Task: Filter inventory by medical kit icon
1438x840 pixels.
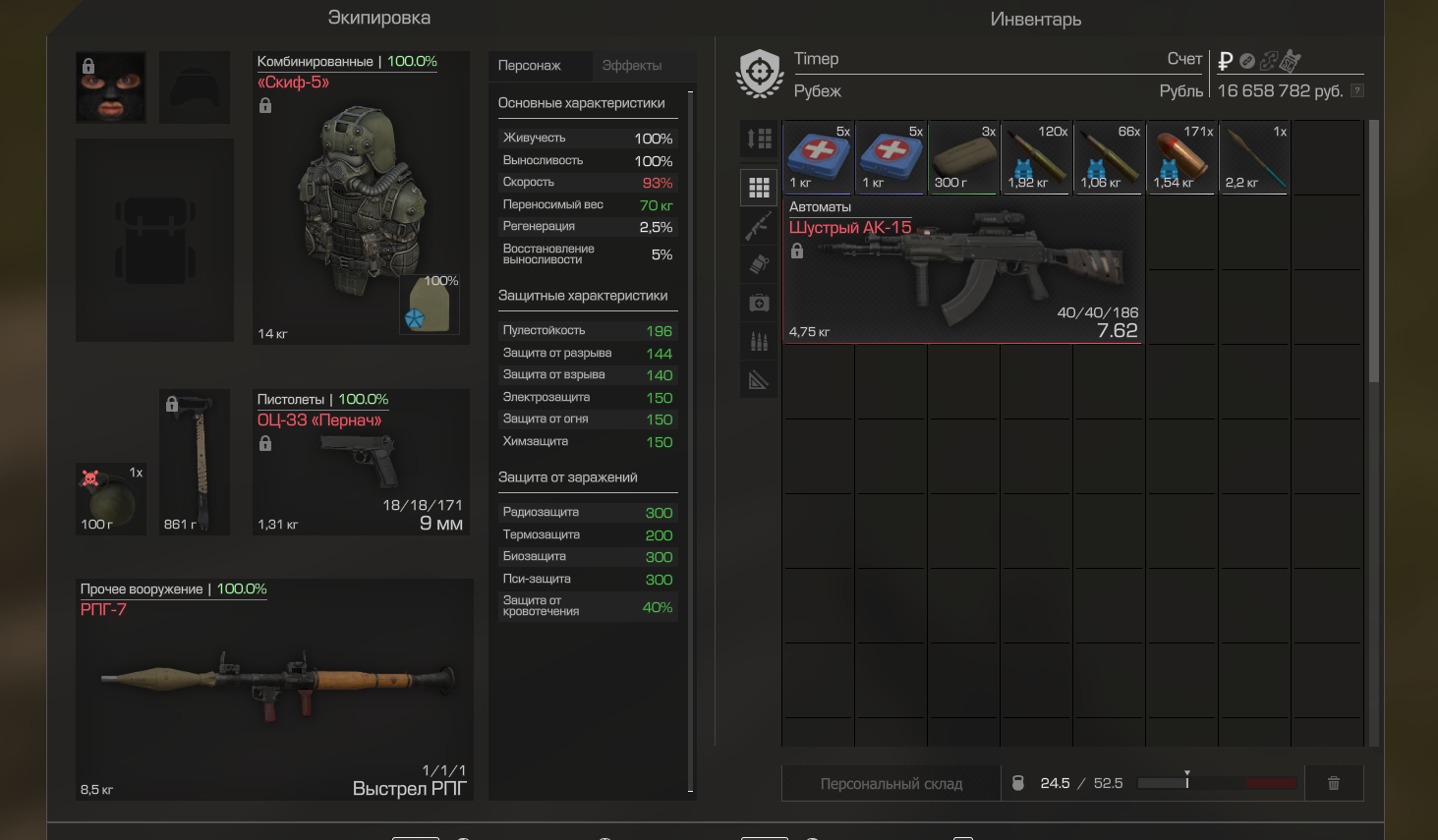Action: click(x=759, y=303)
